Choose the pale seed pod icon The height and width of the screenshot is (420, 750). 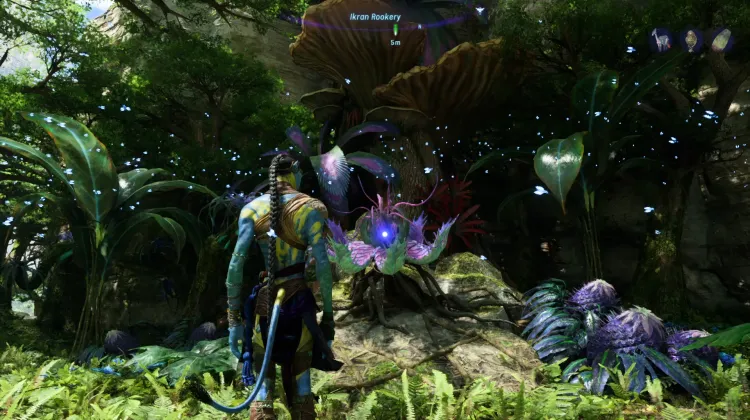click(721, 40)
